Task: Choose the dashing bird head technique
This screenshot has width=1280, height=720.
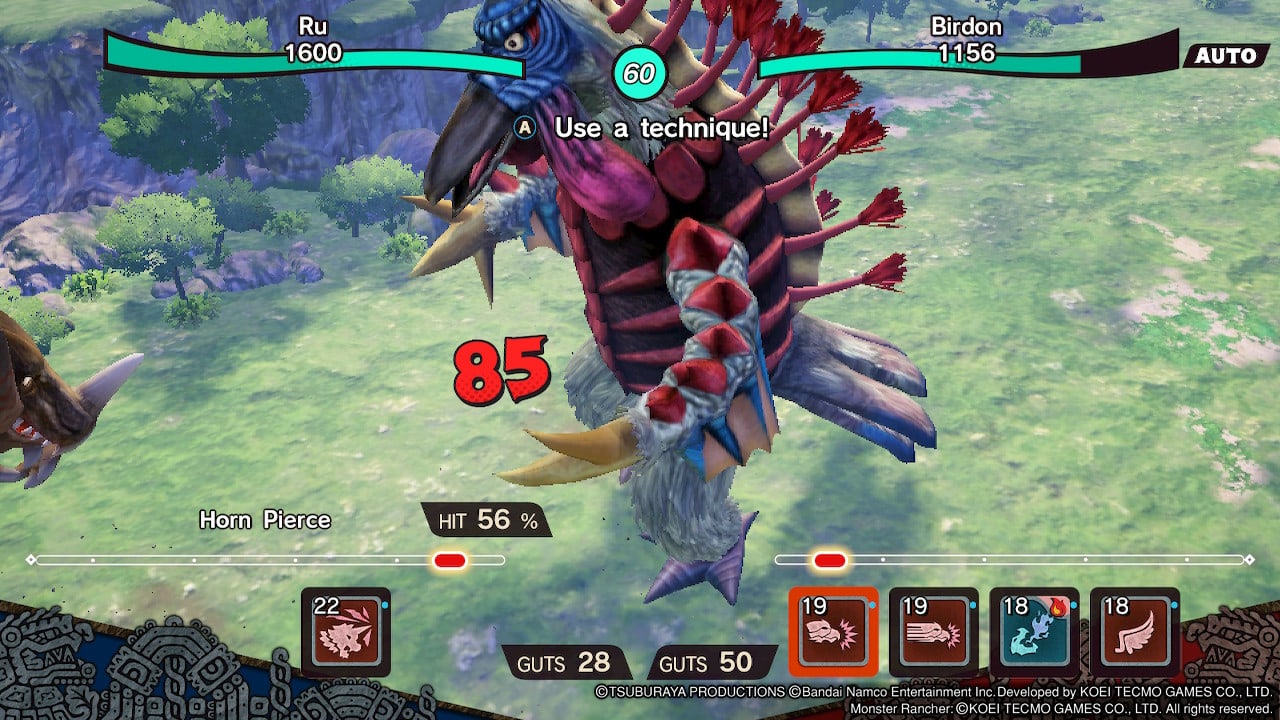Action: (934, 632)
